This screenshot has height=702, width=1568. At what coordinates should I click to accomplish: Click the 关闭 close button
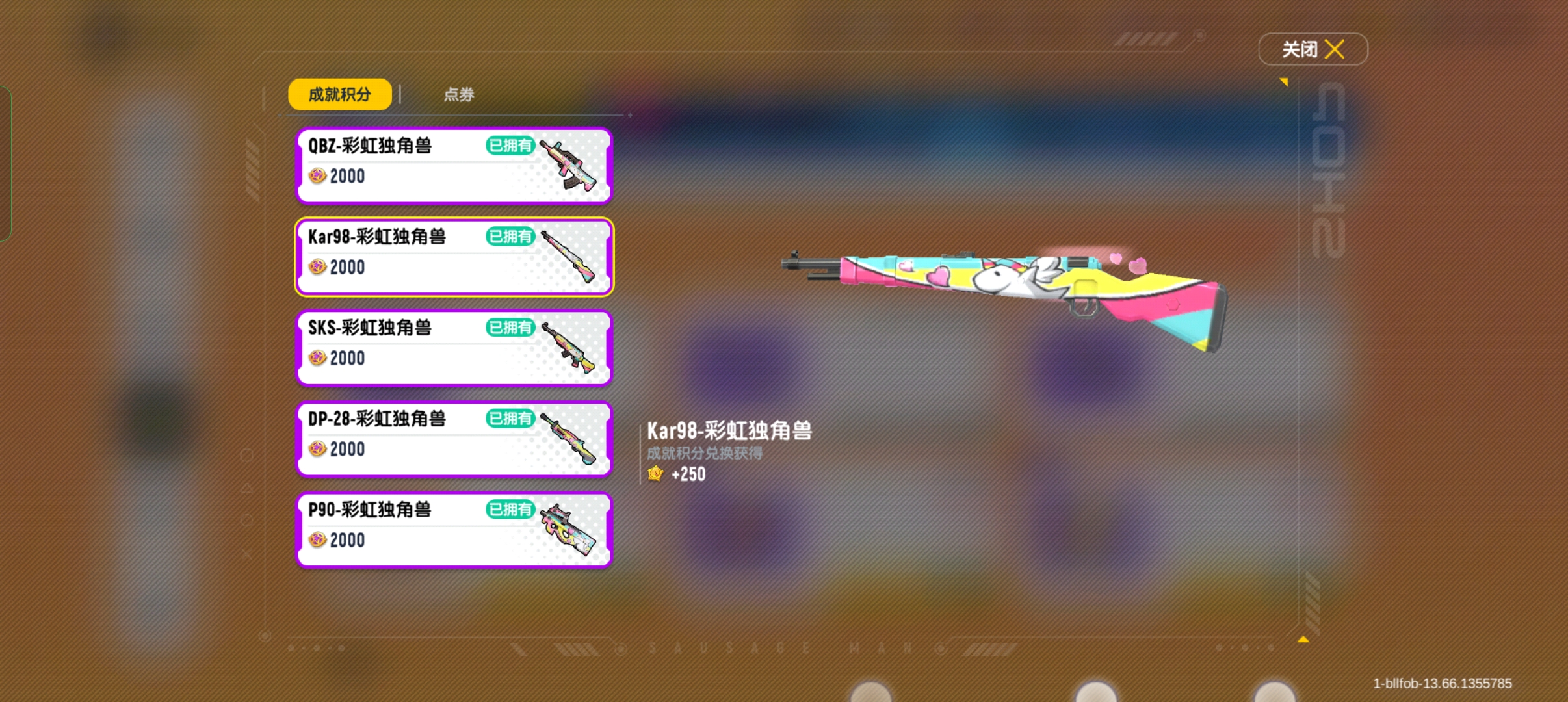point(1313,49)
